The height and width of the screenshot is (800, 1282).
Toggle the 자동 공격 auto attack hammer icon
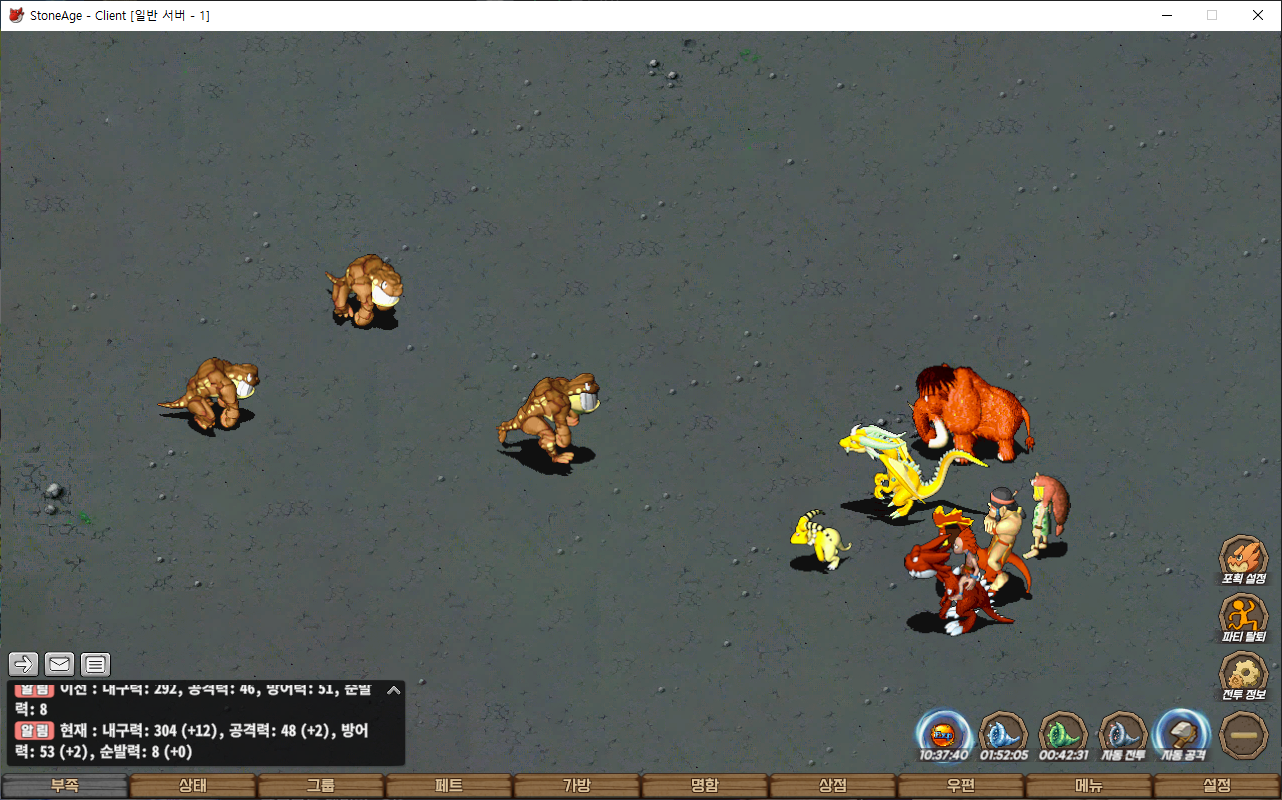click(1183, 733)
